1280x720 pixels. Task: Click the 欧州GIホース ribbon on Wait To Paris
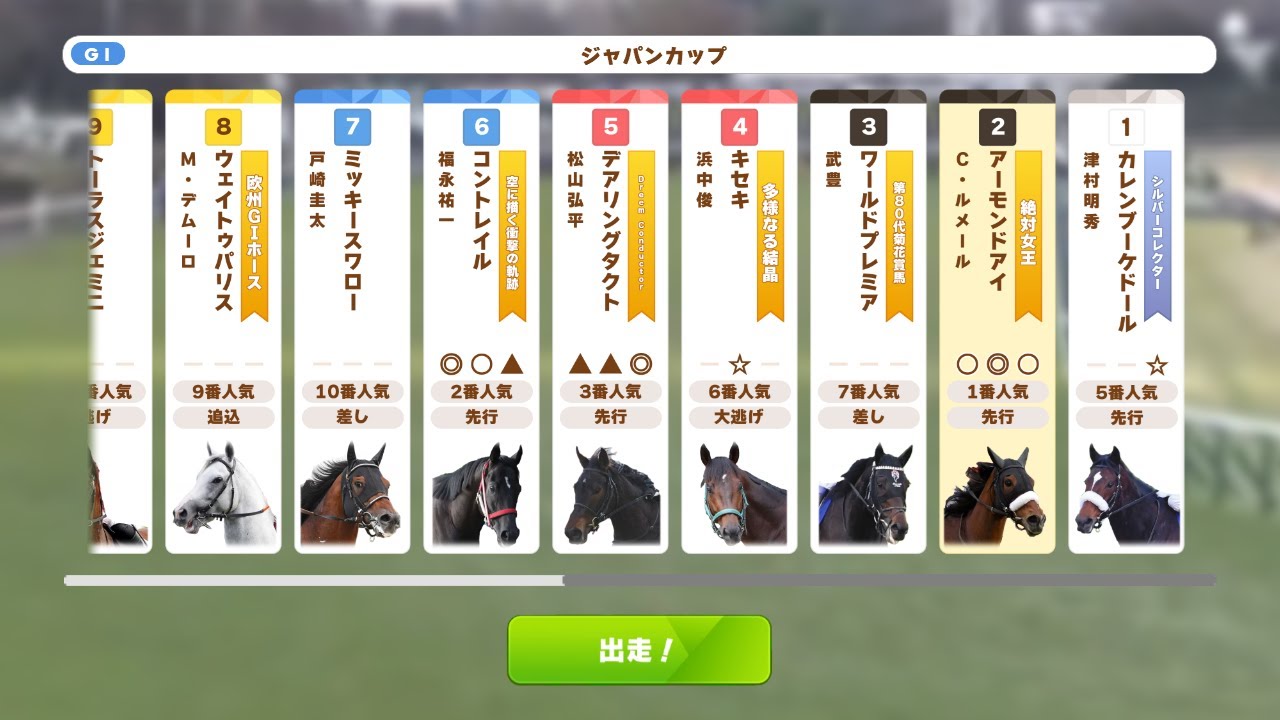(x=254, y=230)
